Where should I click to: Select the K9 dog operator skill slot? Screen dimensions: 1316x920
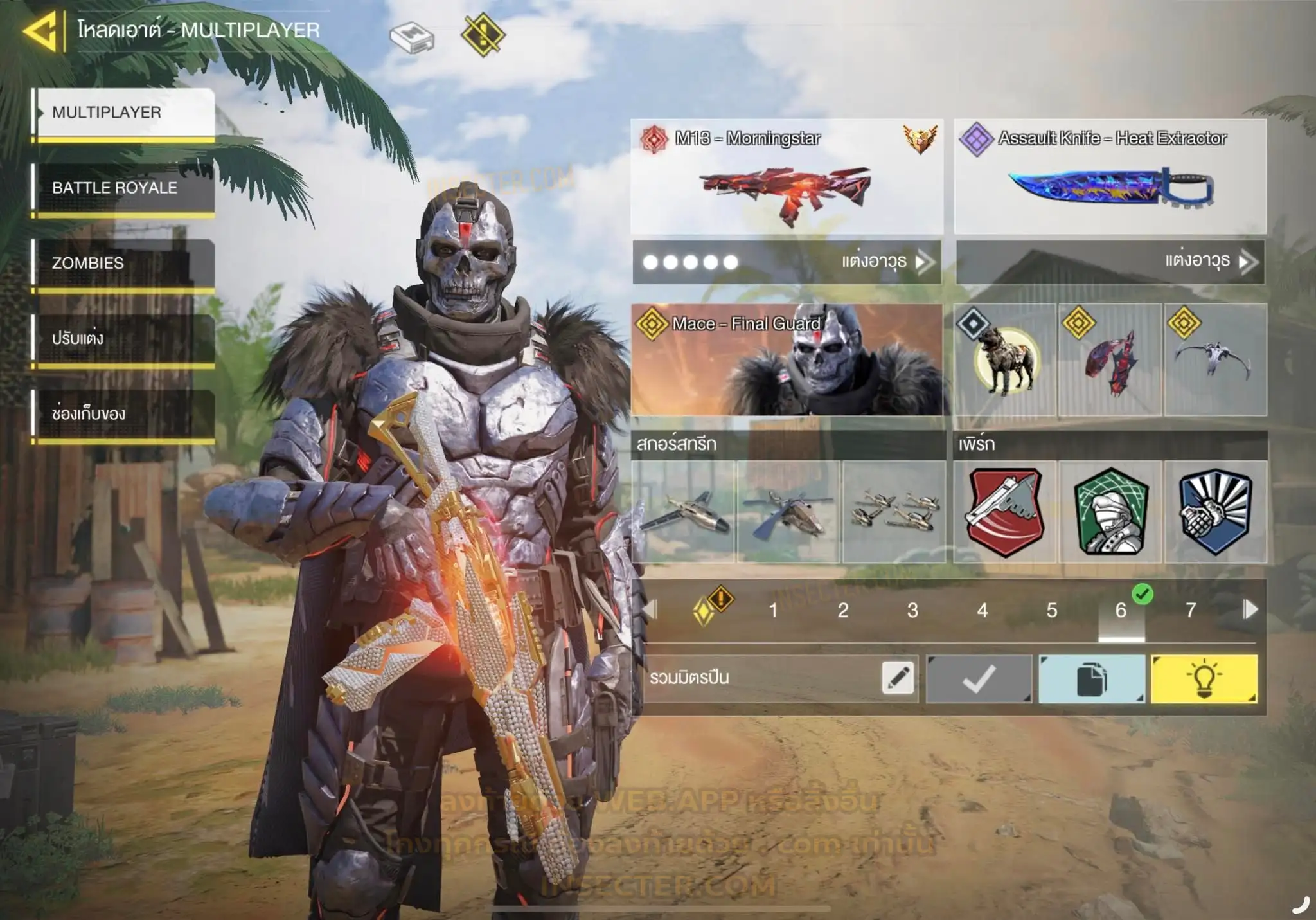point(1005,360)
